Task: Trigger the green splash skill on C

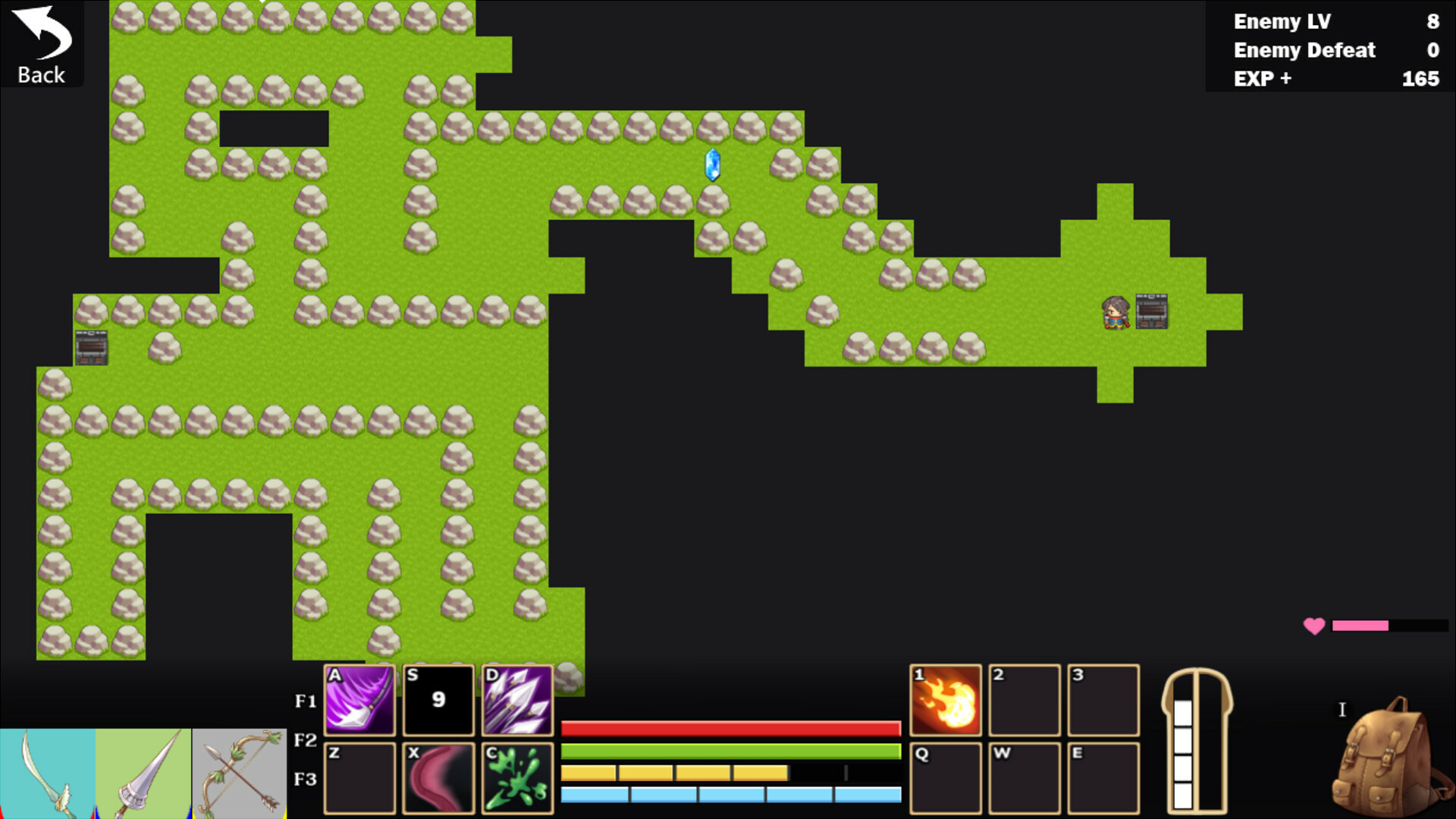Action: pos(517,778)
